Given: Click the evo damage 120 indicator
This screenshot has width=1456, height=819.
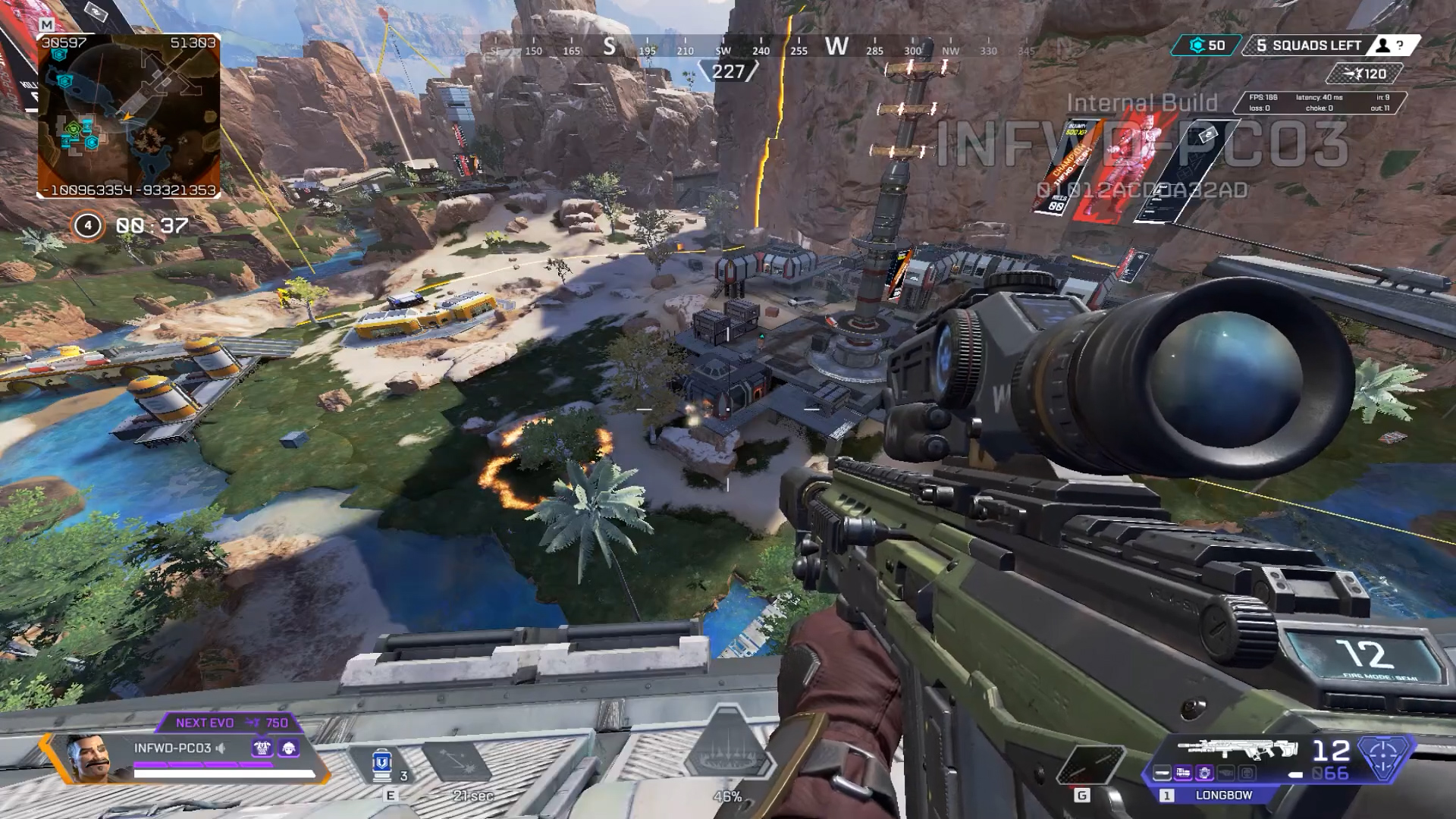Looking at the screenshot, I should [1365, 74].
